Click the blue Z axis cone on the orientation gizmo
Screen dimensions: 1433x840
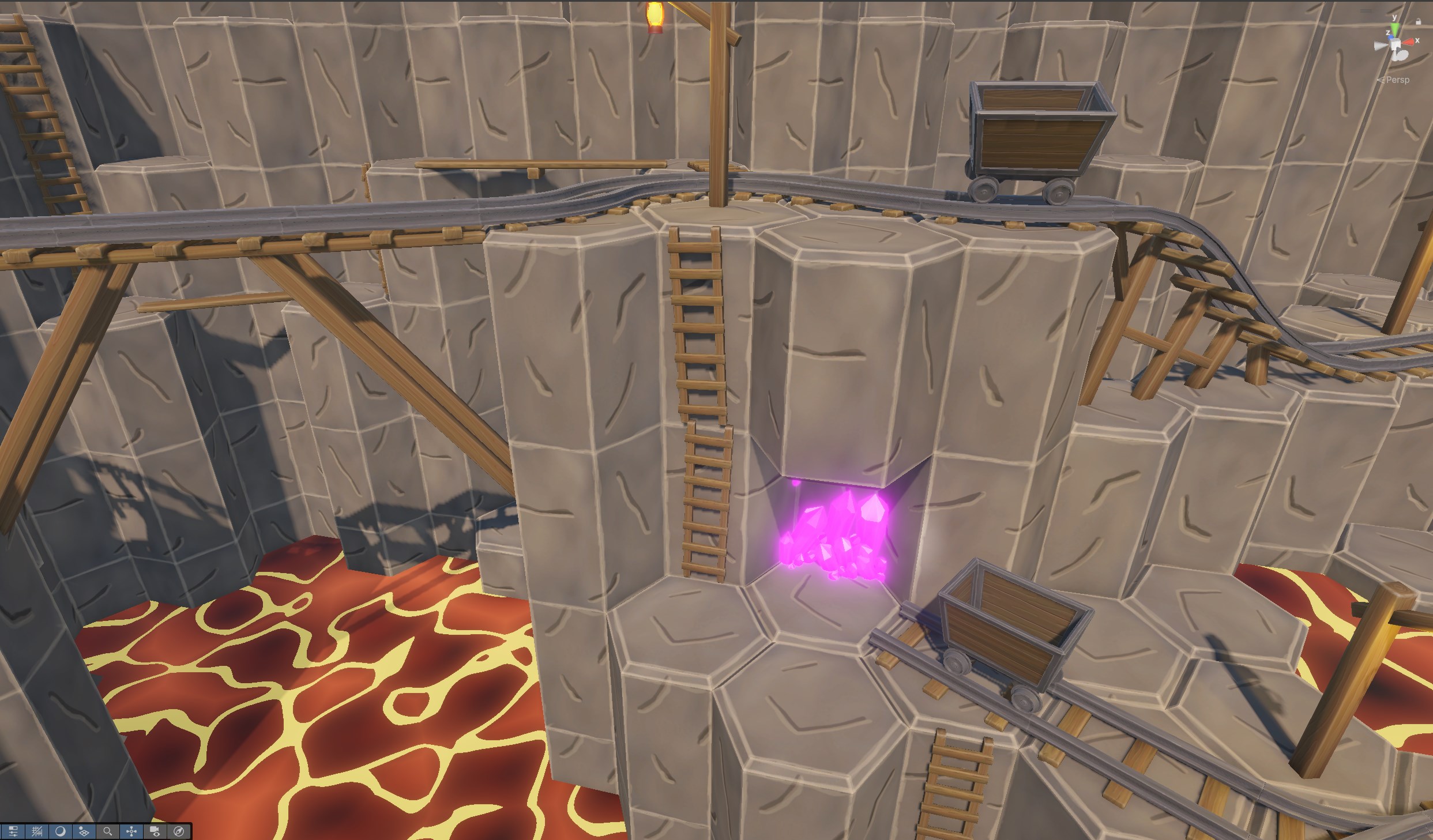pos(1390,37)
